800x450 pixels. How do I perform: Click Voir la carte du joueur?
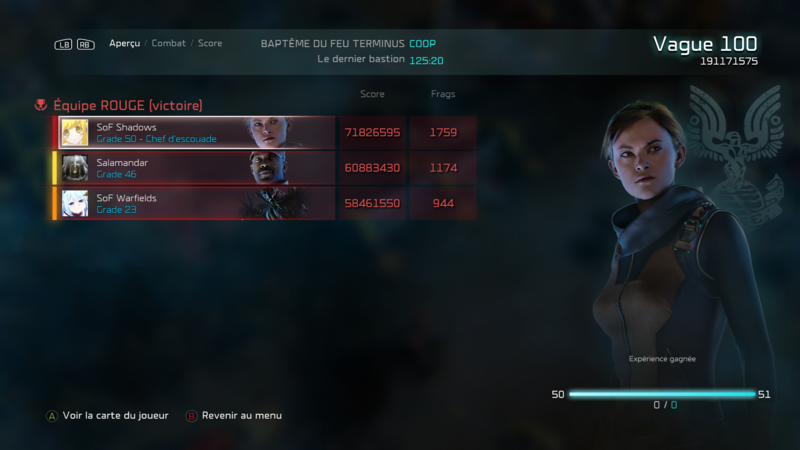click(x=115, y=415)
